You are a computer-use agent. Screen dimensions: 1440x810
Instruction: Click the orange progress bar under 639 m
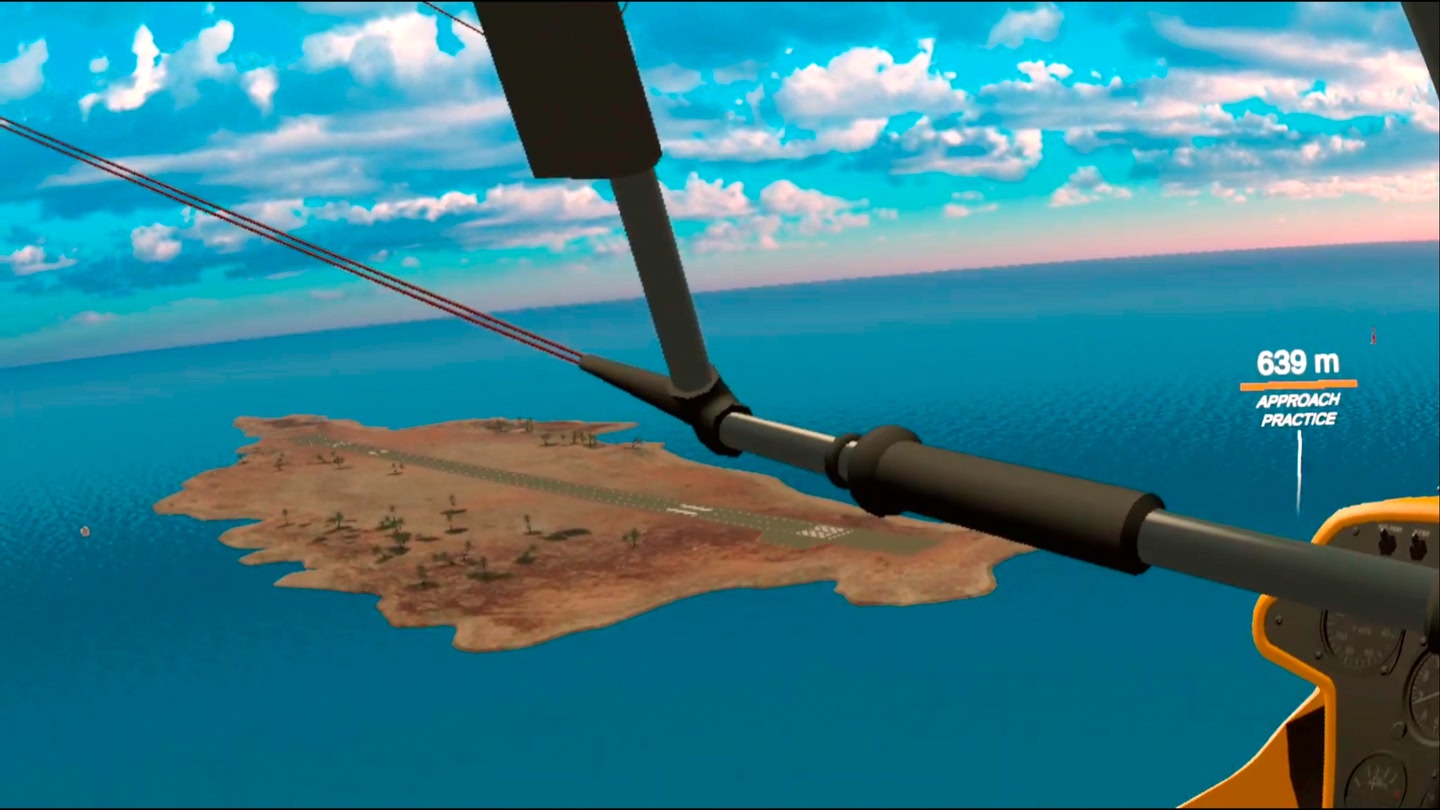click(1296, 383)
